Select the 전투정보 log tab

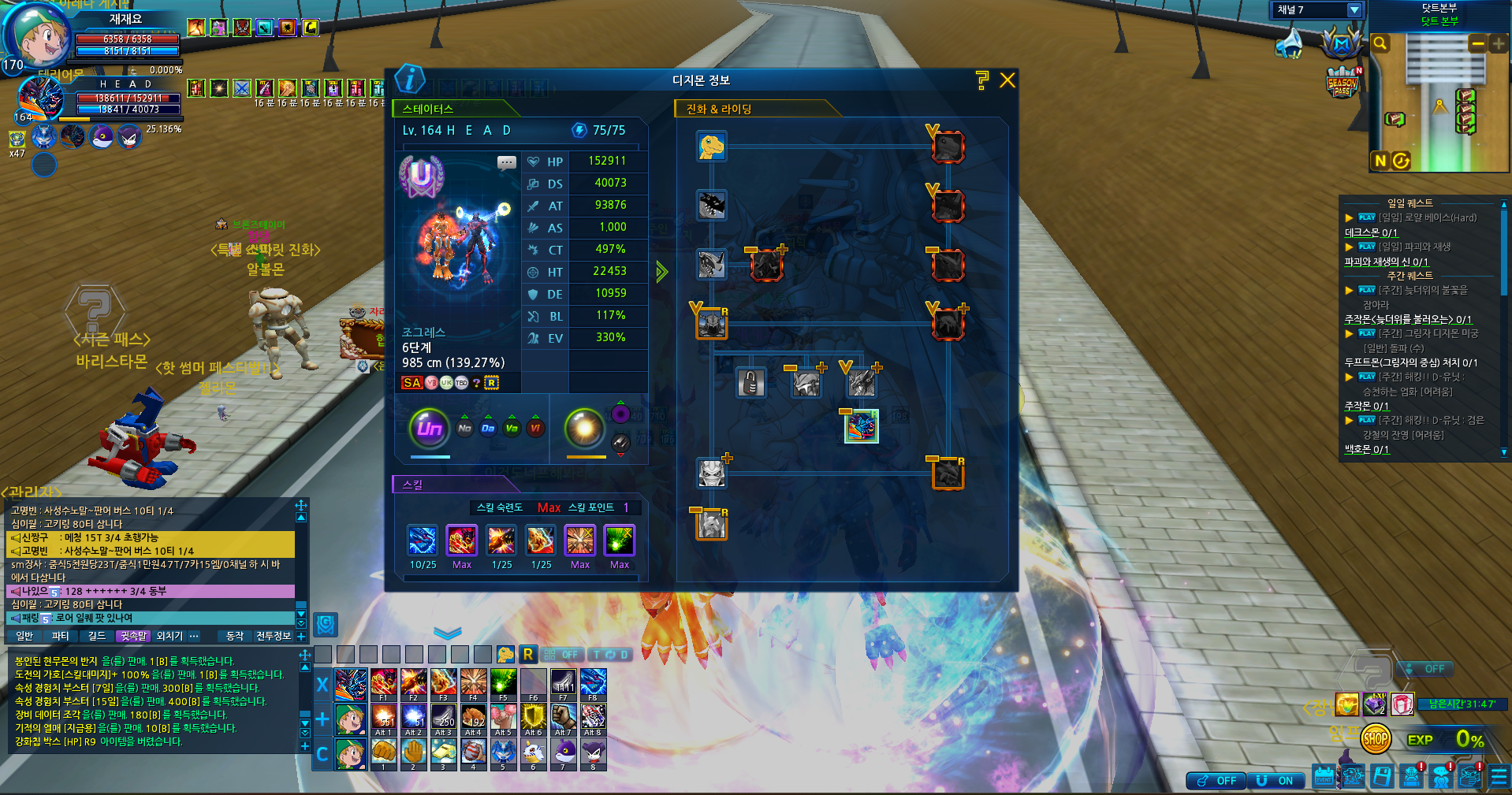click(274, 636)
